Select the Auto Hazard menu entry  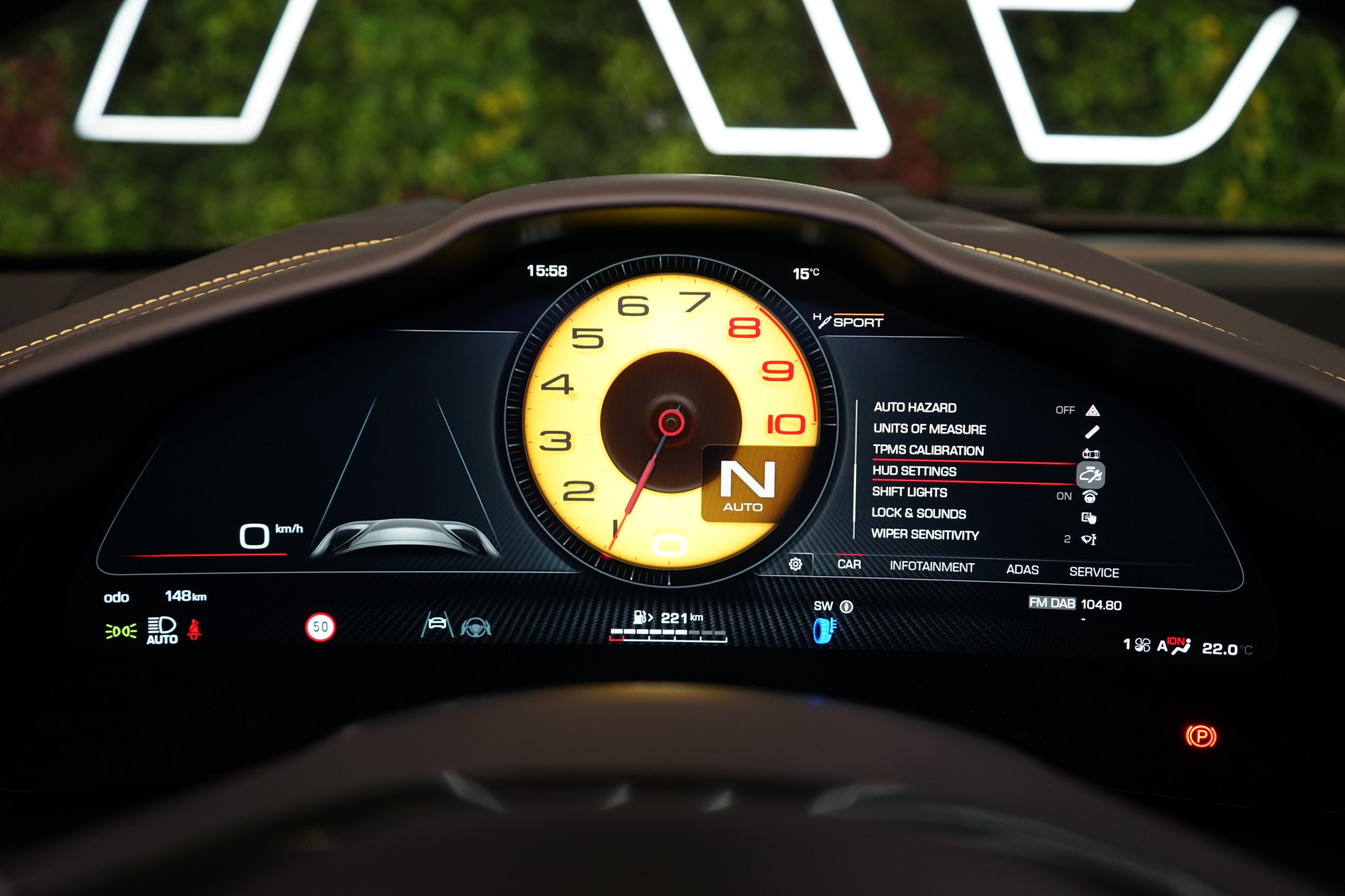[915, 407]
